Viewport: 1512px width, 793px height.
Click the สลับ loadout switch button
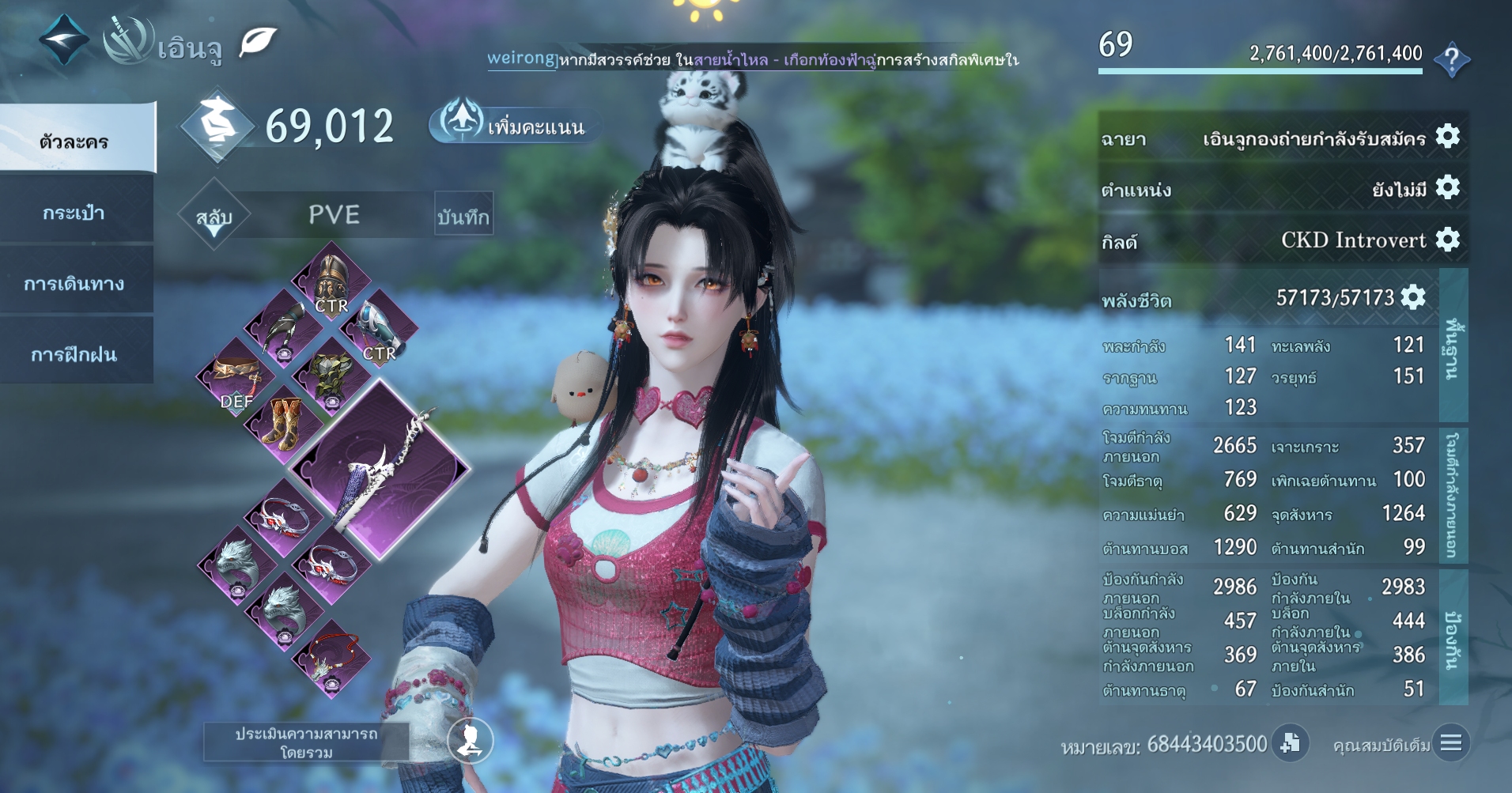point(214,217)
